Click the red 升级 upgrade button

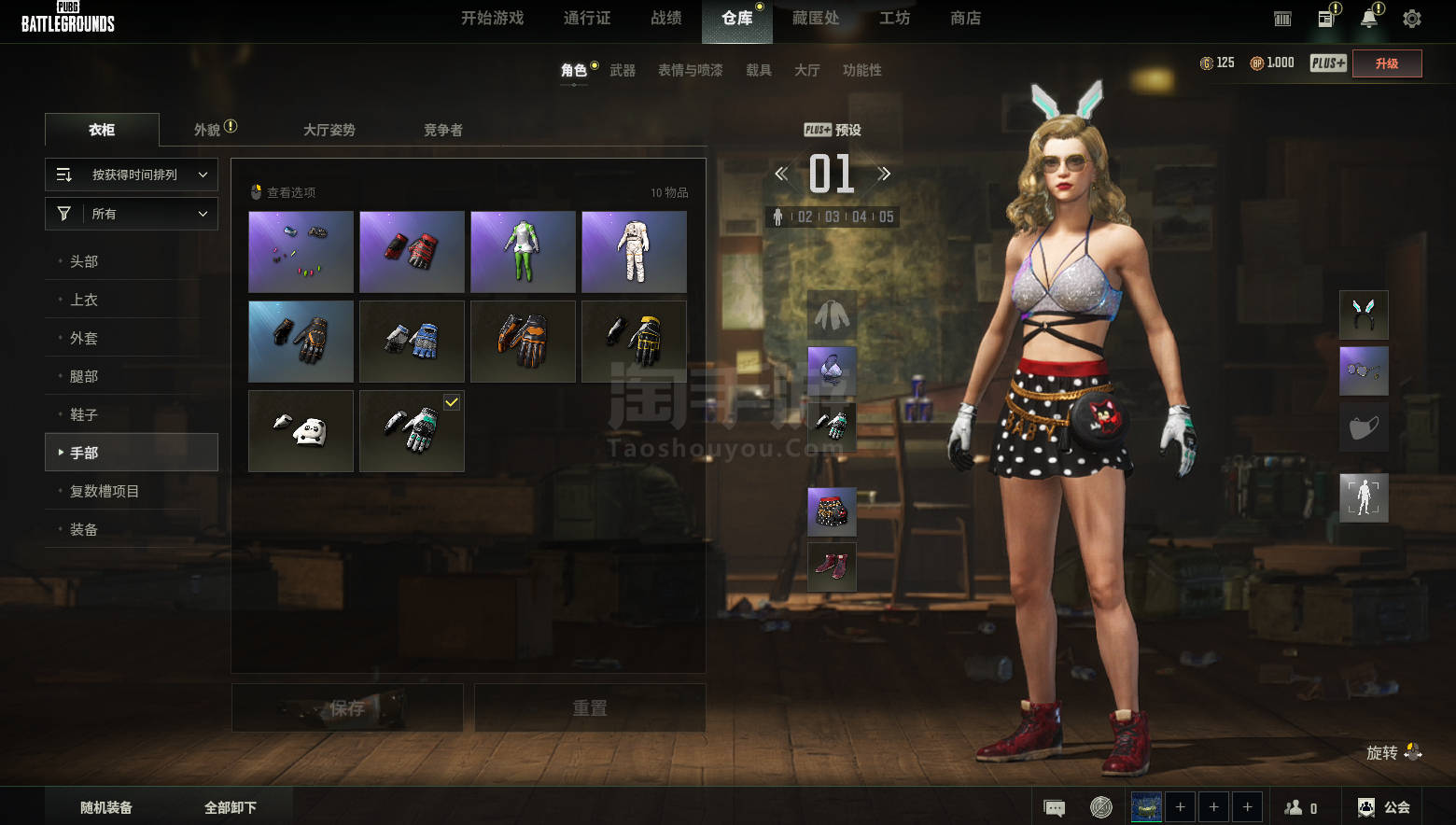coord(1387,63)
